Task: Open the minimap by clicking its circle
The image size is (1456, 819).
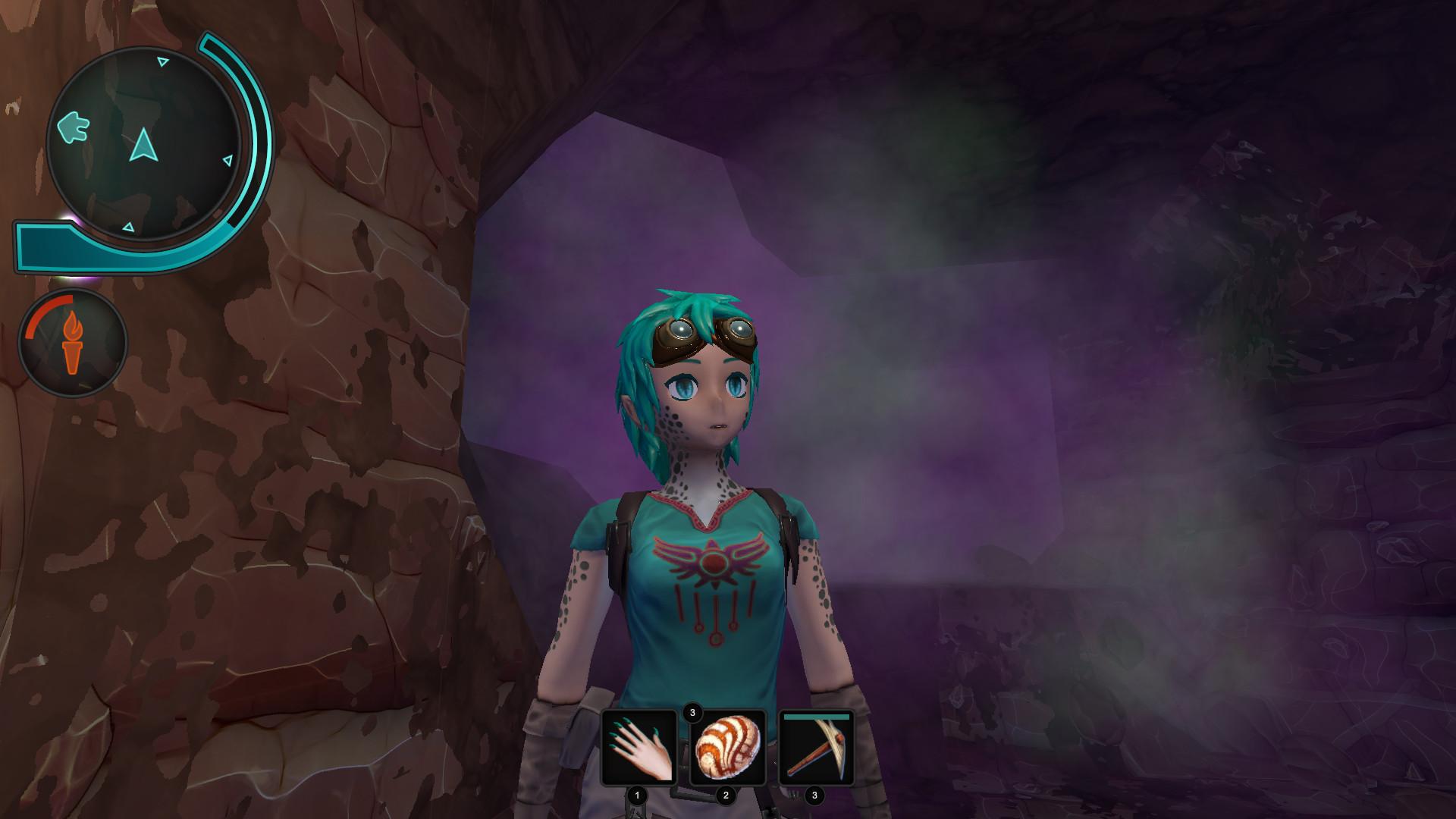Action: click(x=144, y=144)
